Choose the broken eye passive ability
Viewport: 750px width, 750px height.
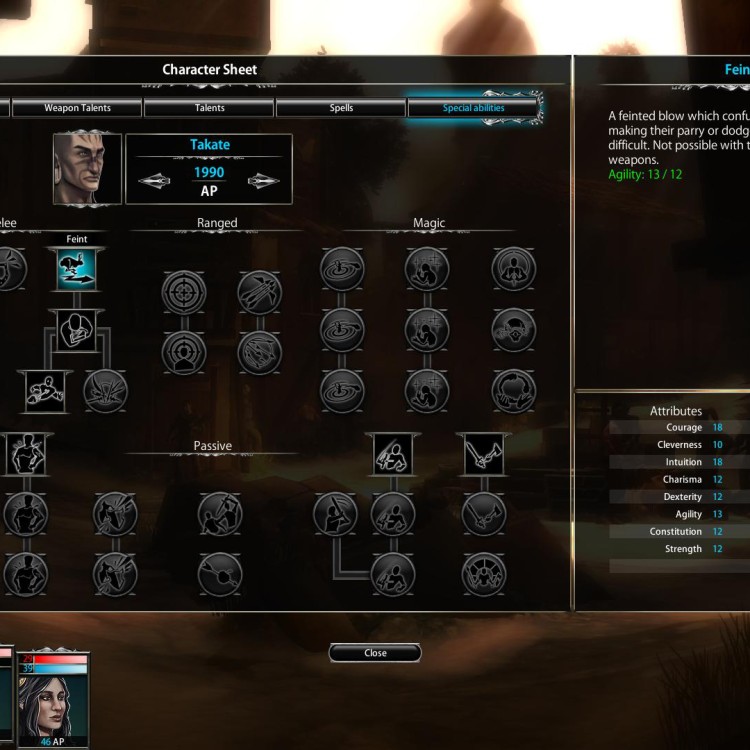(220, 574)
